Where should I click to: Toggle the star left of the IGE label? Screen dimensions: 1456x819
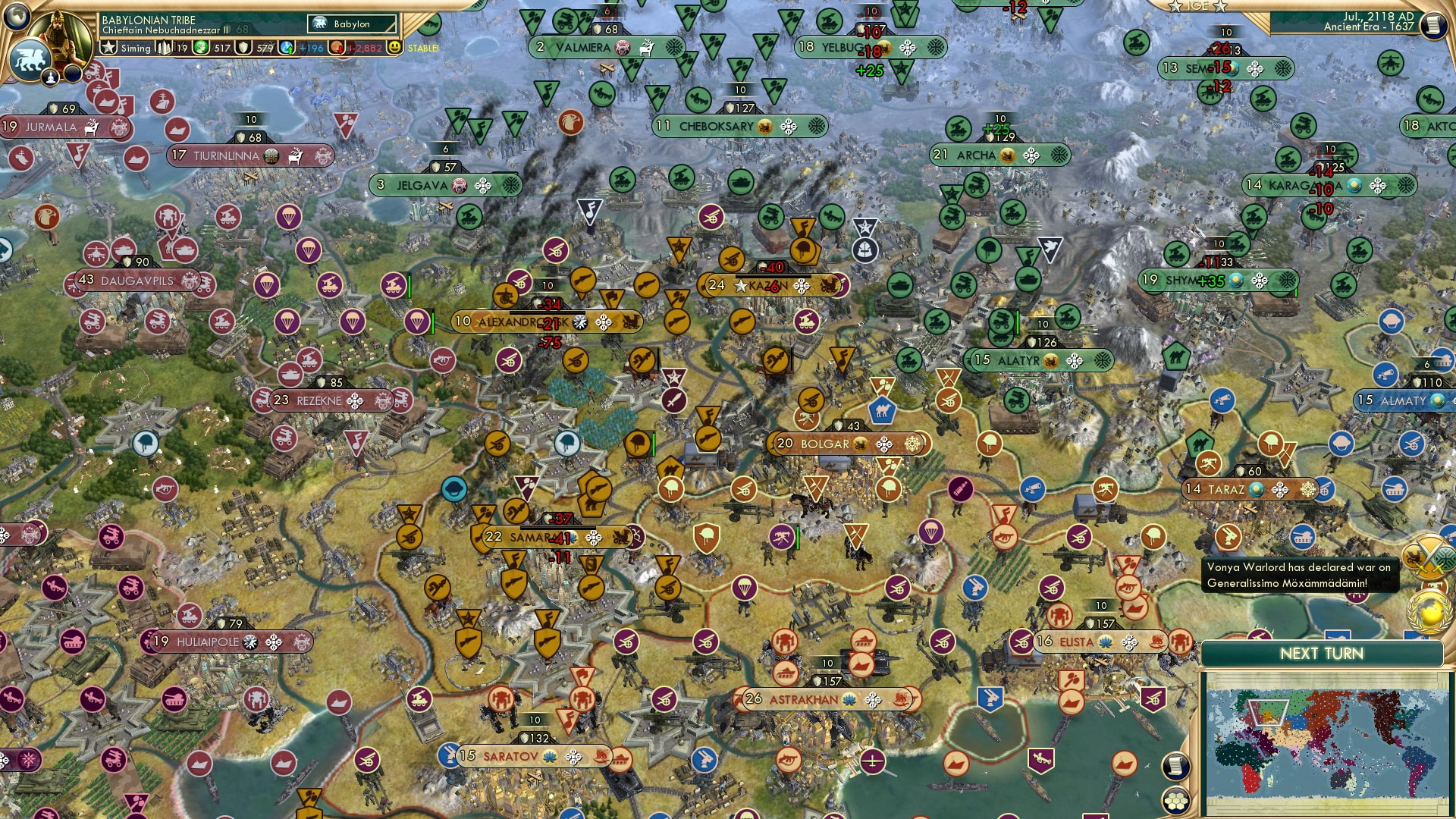[1175, 8]
